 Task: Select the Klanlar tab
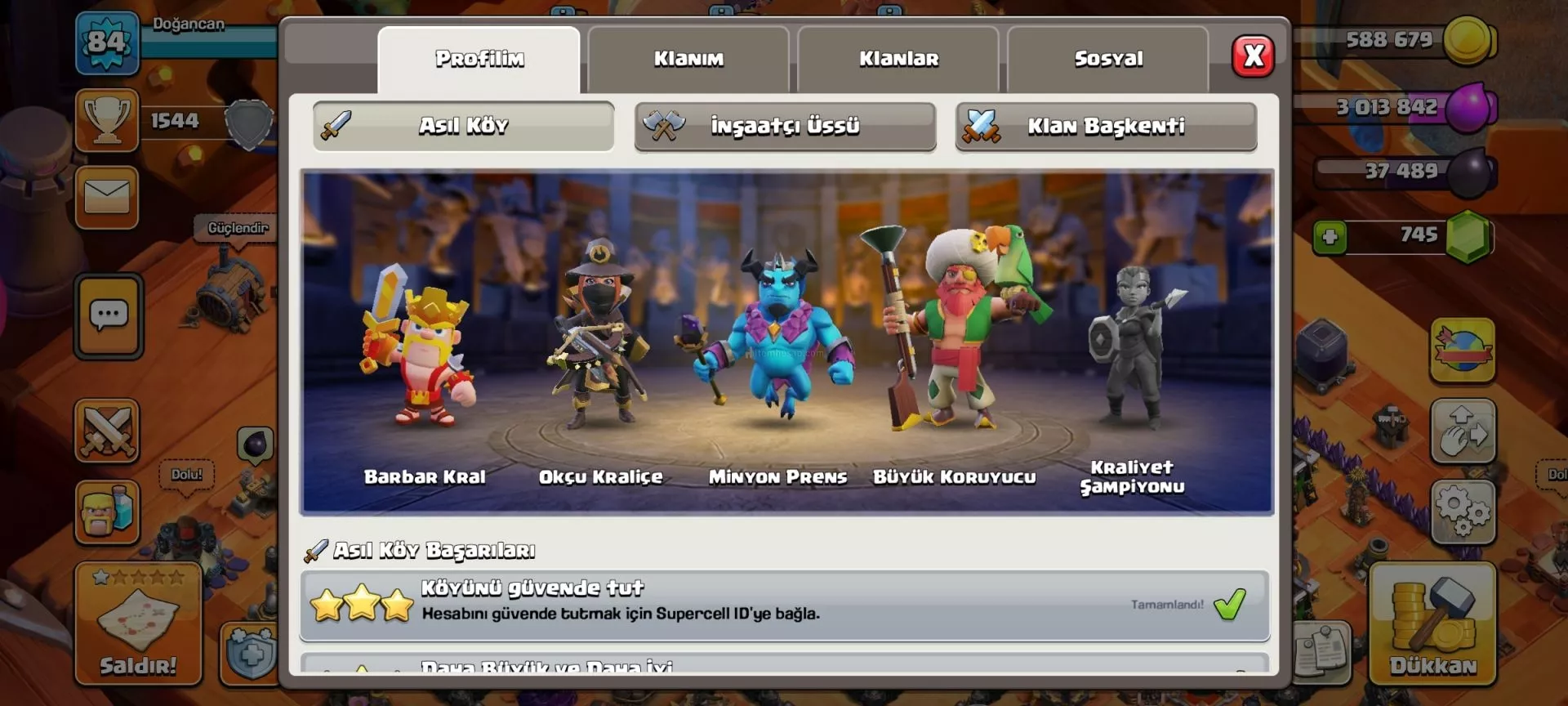(898, 59)
